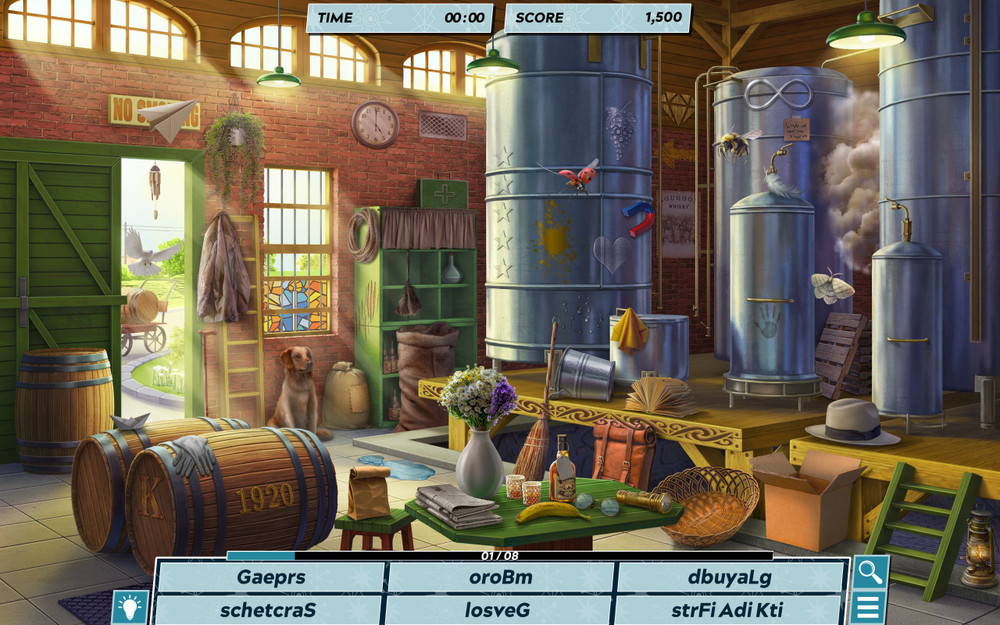
Task: Open the hamburger menu button
Action: (x=868, y=607)
